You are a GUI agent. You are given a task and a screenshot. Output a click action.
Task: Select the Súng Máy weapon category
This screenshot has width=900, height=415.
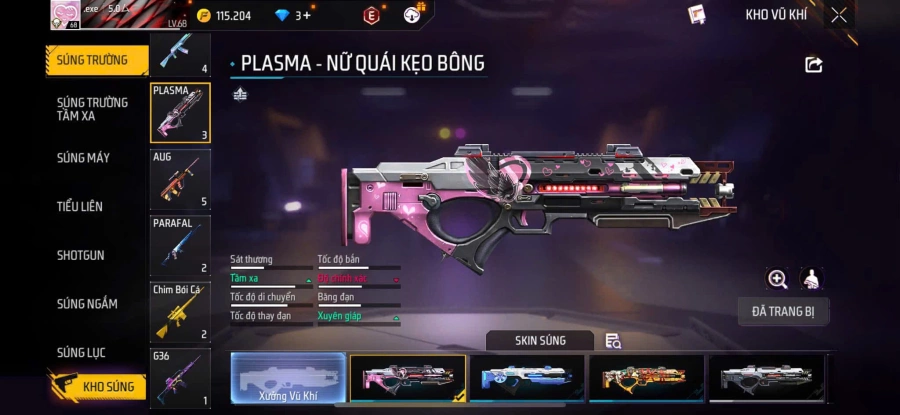tap(84, 158)
